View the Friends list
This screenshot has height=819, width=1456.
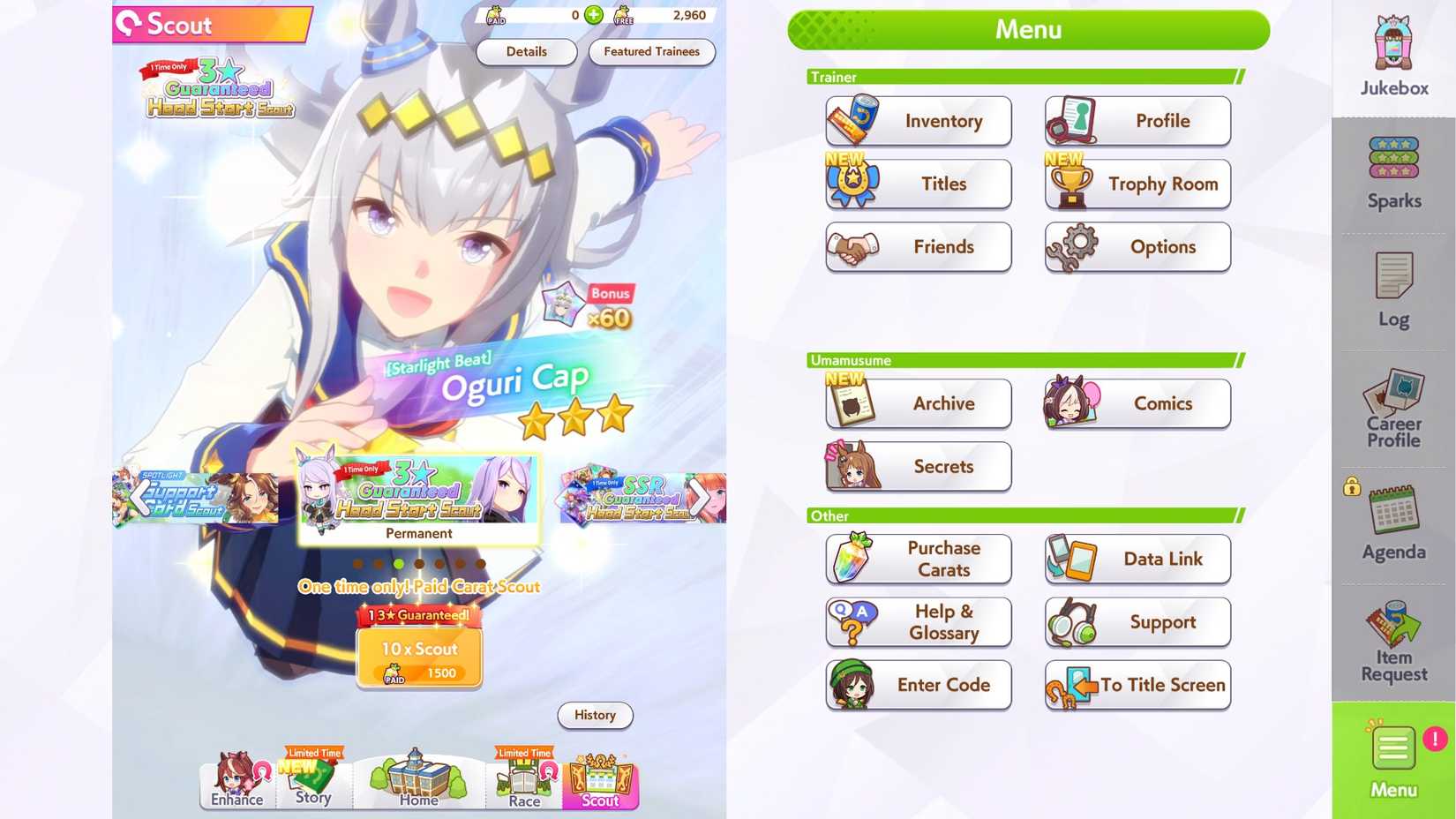point(918,247)
